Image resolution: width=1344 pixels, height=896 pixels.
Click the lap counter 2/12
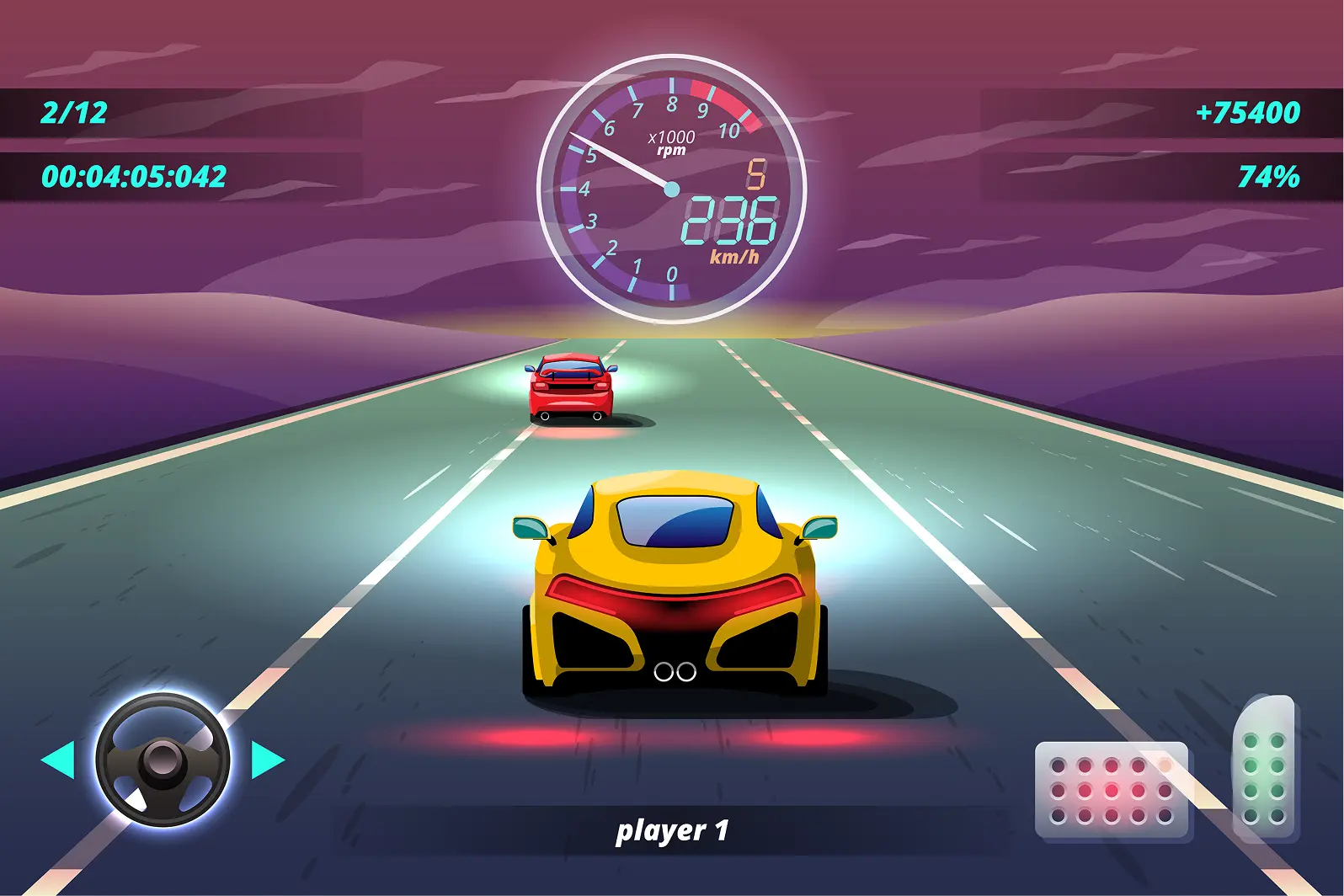pos(74,112)
